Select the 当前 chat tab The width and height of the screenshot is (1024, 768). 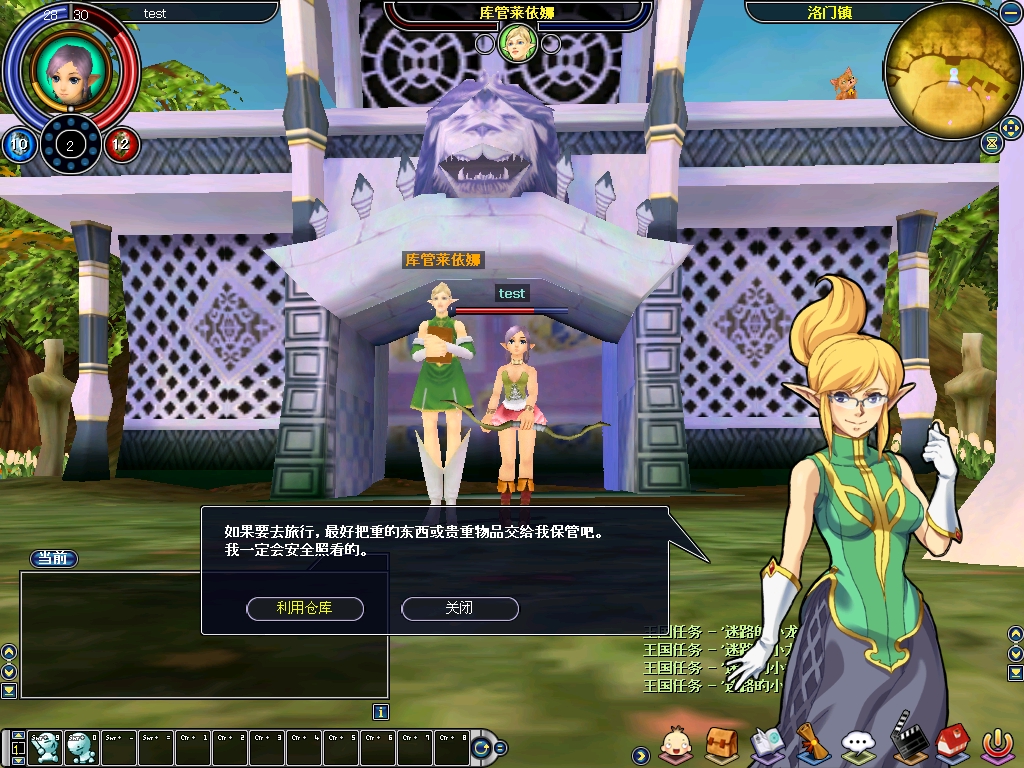point(53,558)
